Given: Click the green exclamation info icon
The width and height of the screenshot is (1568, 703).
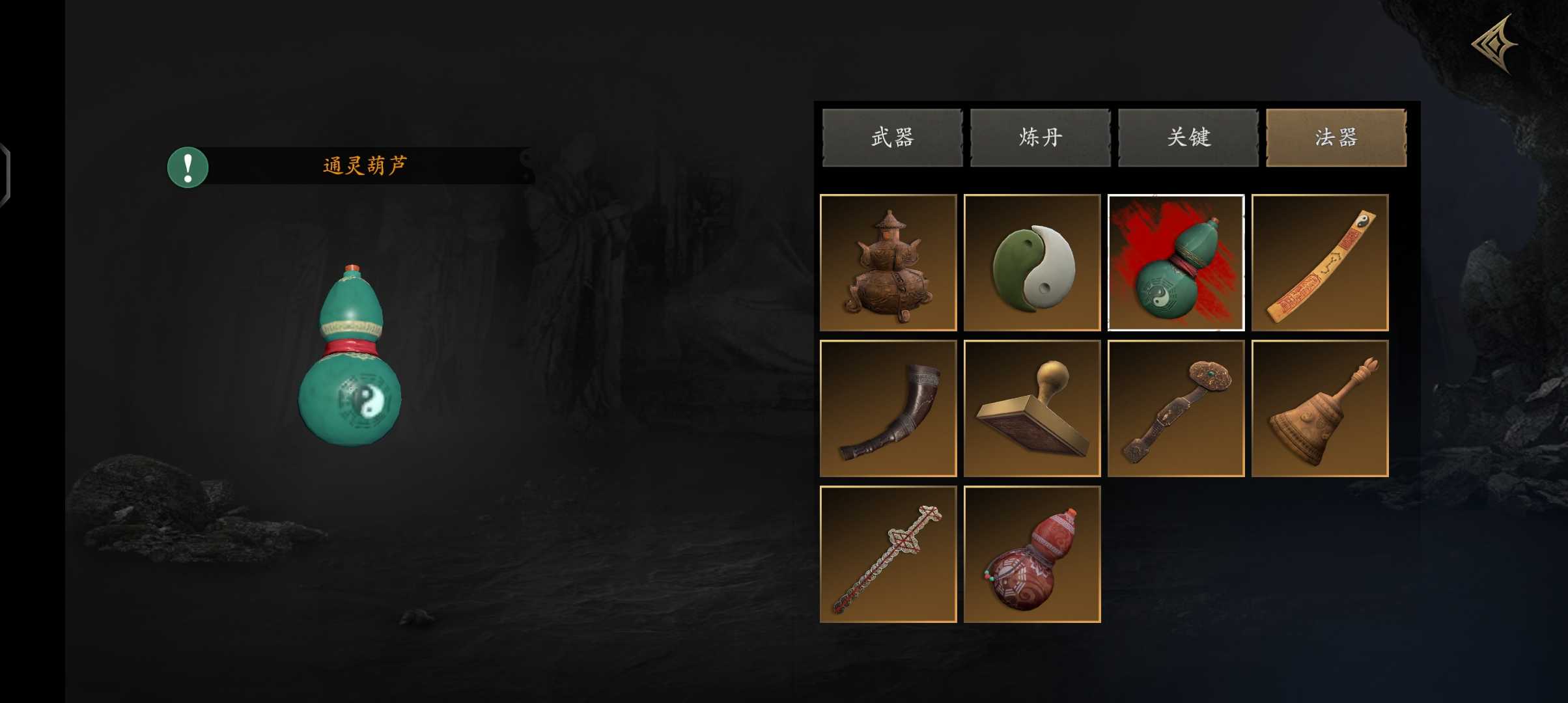Looking at the screenshot, I should tap(188, 167).
